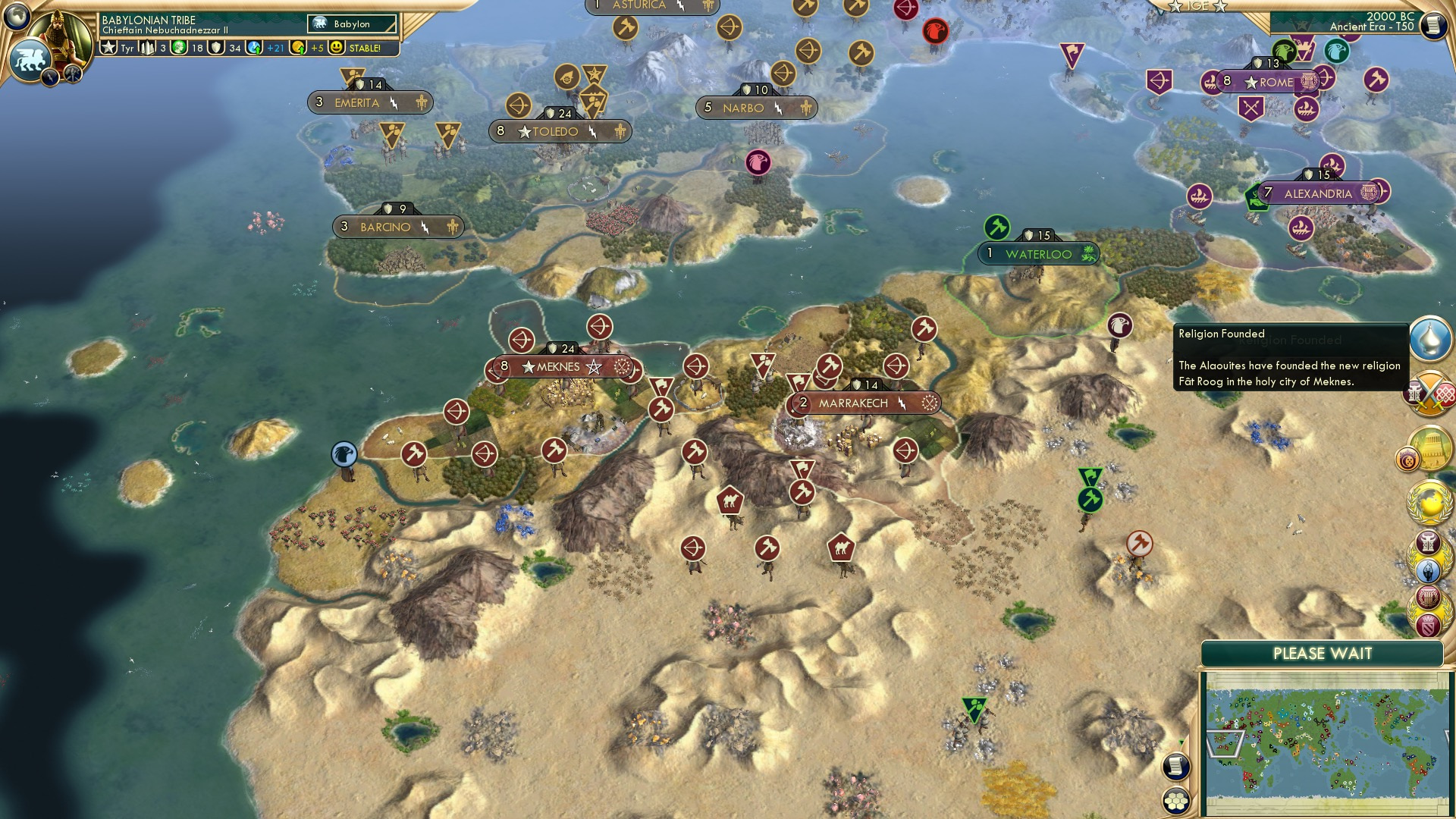Screen dimensions: 1456x819
Task: Click the lightning bolt icon beside the portrait
Action: point(50,77)
